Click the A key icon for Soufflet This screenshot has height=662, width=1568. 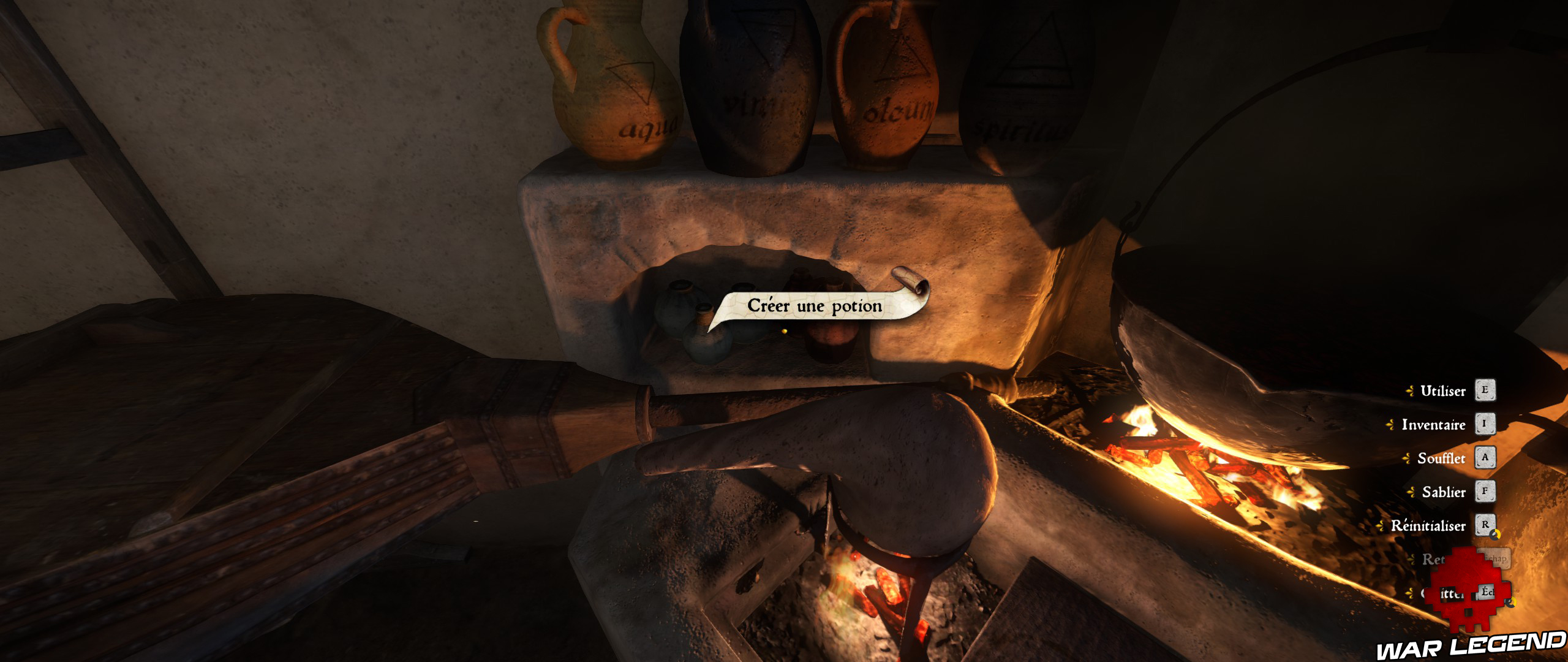pyautogui.click(x=1485, y=457)
